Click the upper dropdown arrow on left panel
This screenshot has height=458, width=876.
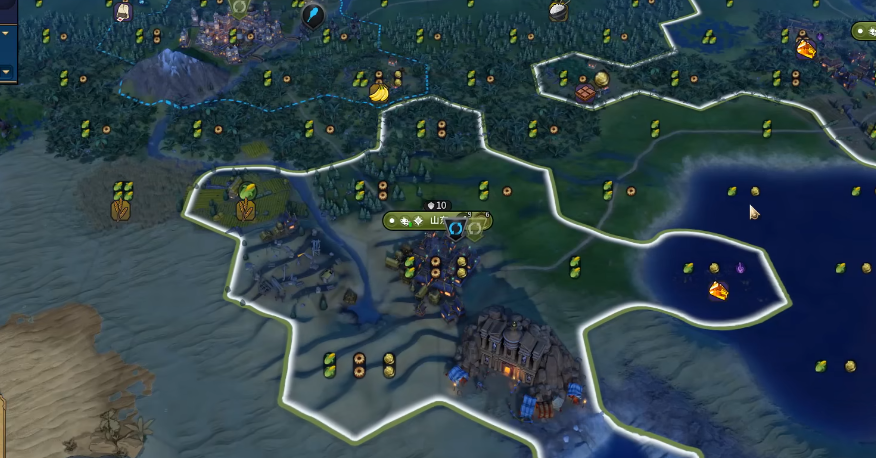coord(5,33)
